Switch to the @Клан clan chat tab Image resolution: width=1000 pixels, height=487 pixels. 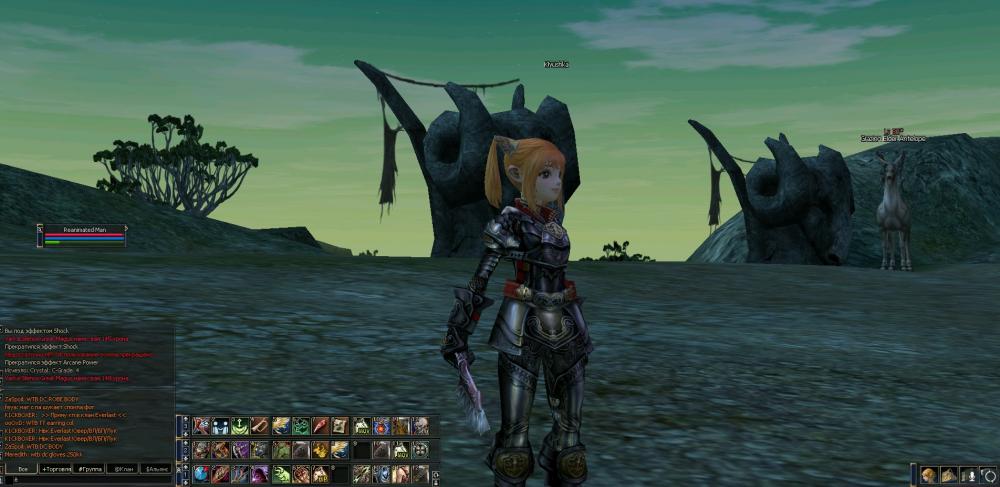click(123, 468)
